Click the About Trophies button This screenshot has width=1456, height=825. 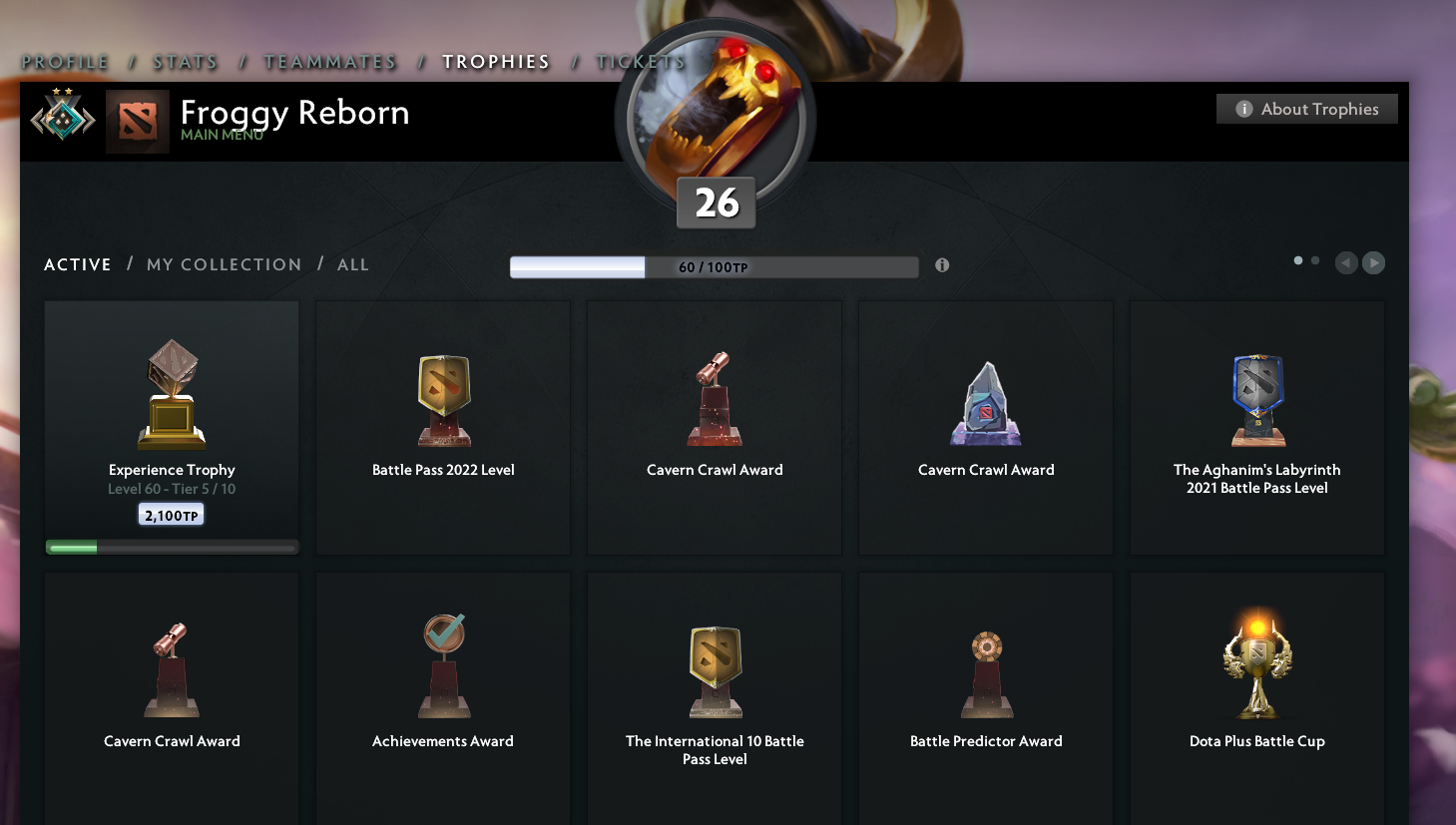(1306, 108)
